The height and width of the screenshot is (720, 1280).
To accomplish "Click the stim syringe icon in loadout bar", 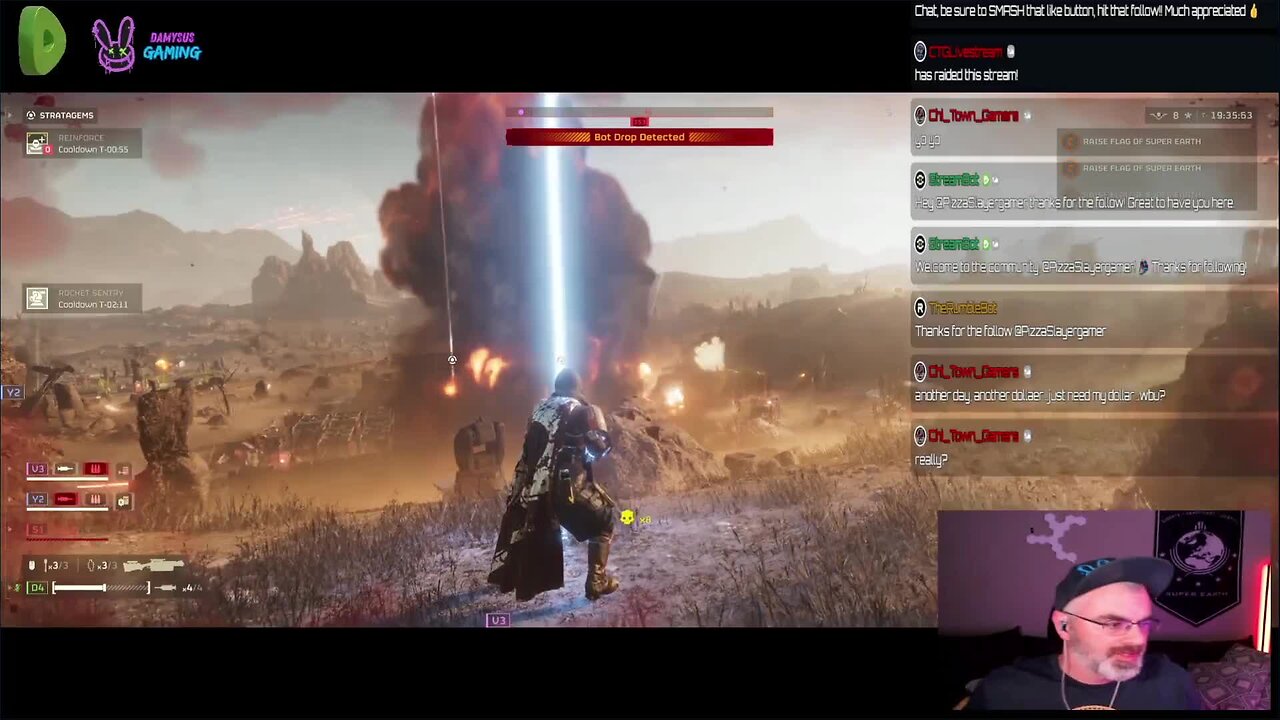I will click(165, 588).
